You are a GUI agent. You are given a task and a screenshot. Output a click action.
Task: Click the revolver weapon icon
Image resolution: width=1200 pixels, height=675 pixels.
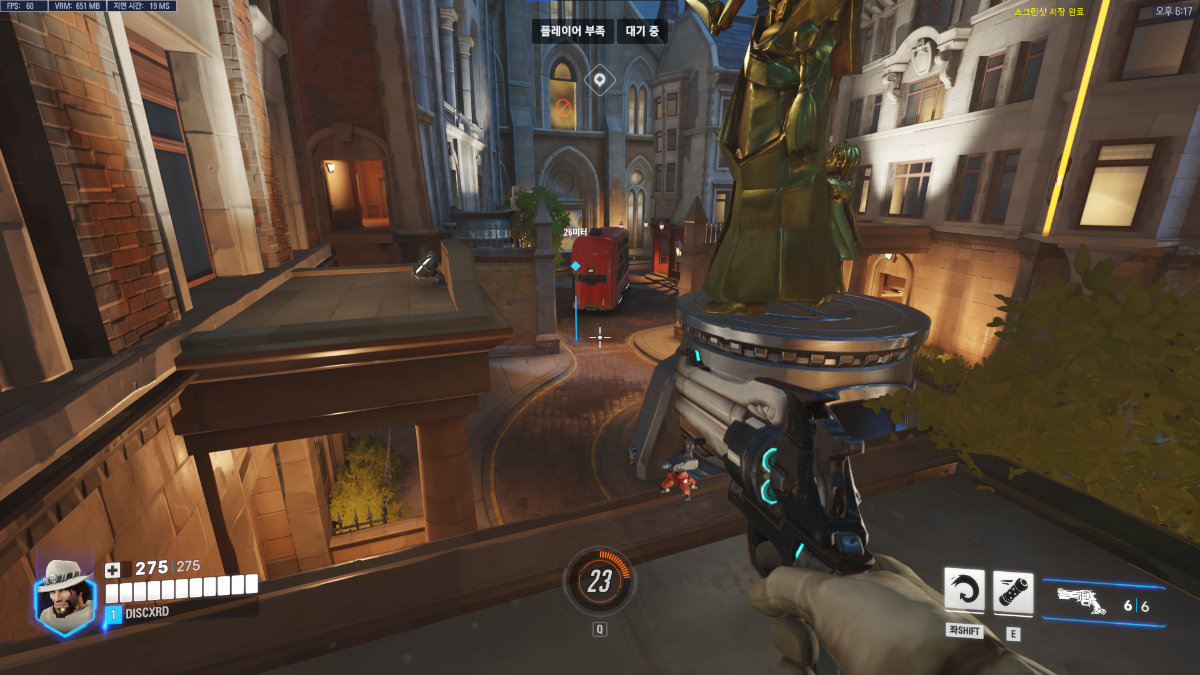[1081, 601]
